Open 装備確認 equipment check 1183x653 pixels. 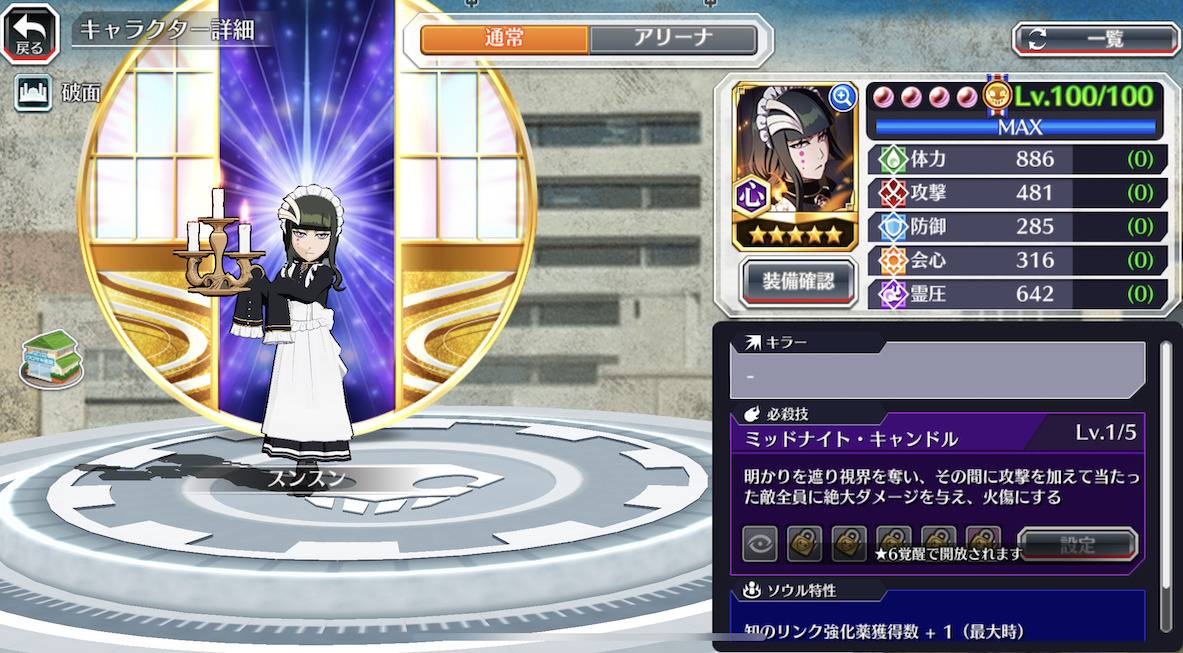pos(798,280)
